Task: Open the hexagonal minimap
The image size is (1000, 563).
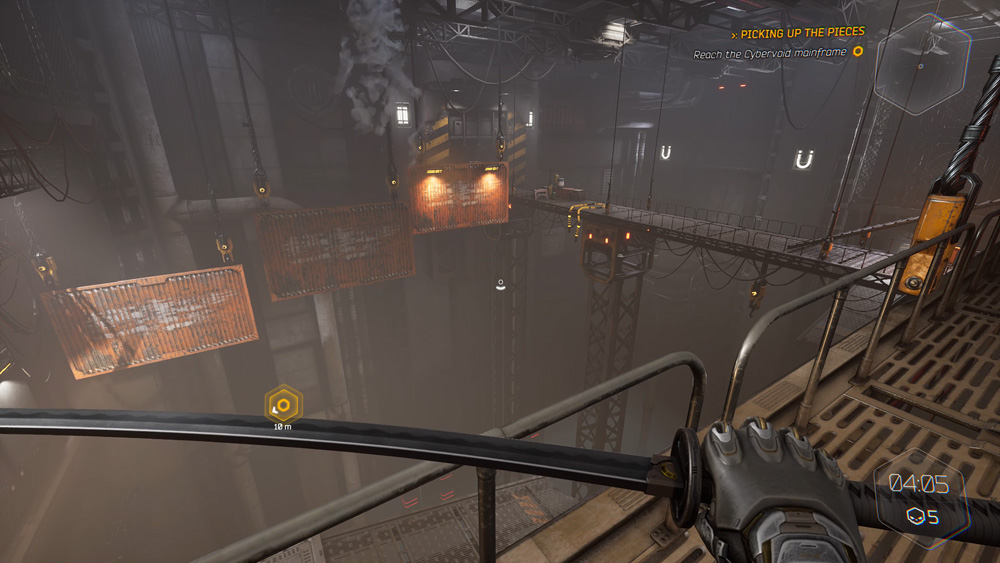Action: click(x=921, y=65)
